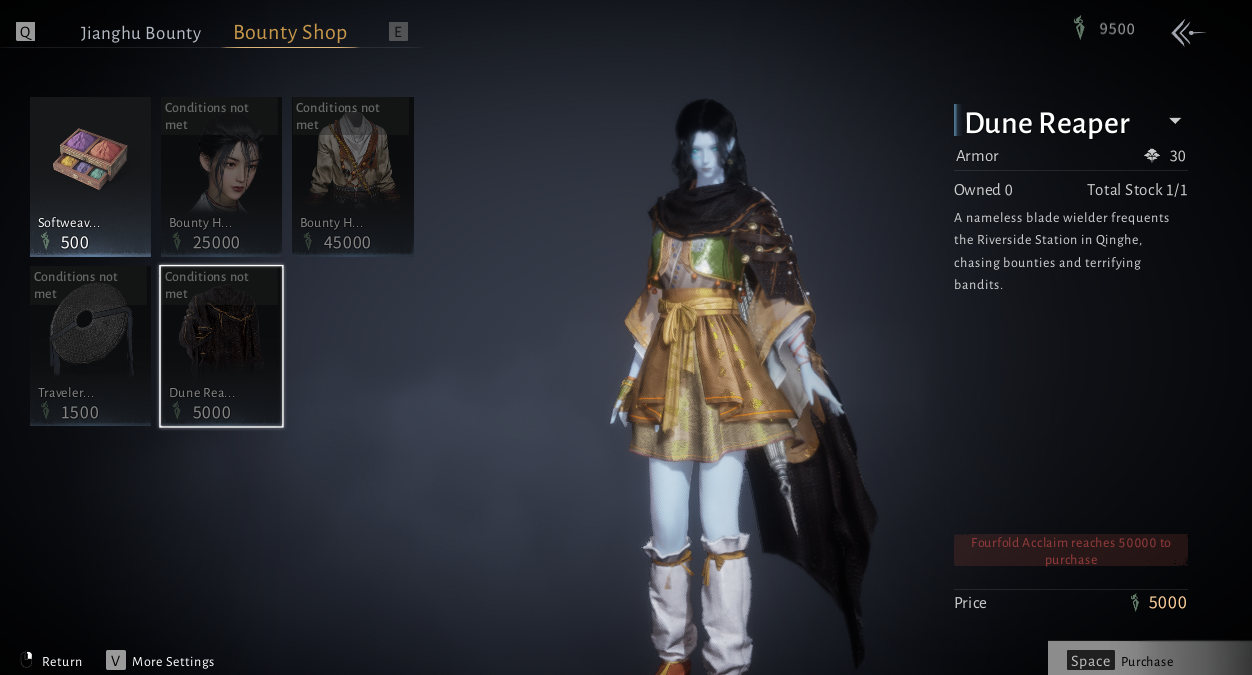1252x675 pixels.
Task: Select the Bounty Shop tab
Action: click(x=290, y=33)
